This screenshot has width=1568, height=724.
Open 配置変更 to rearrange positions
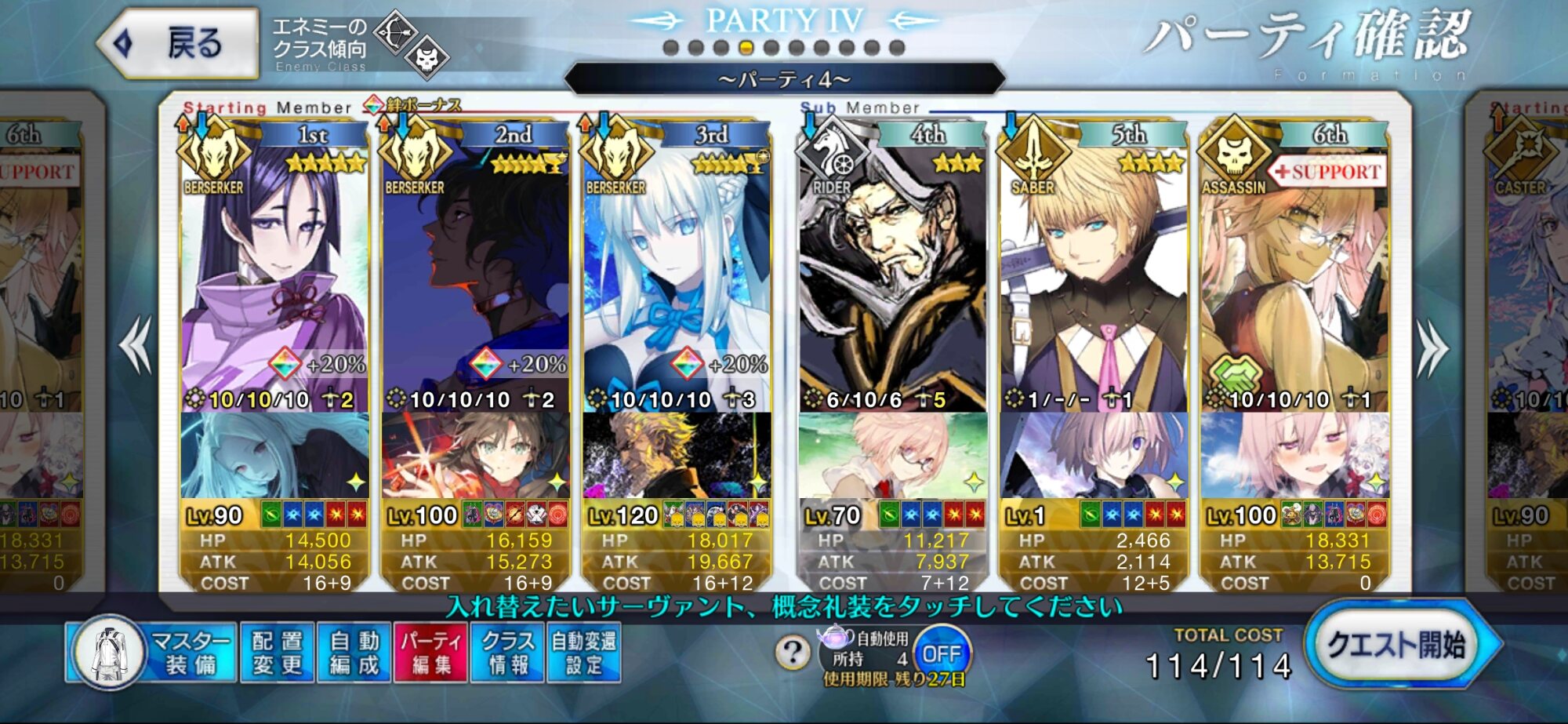[277, 653]
